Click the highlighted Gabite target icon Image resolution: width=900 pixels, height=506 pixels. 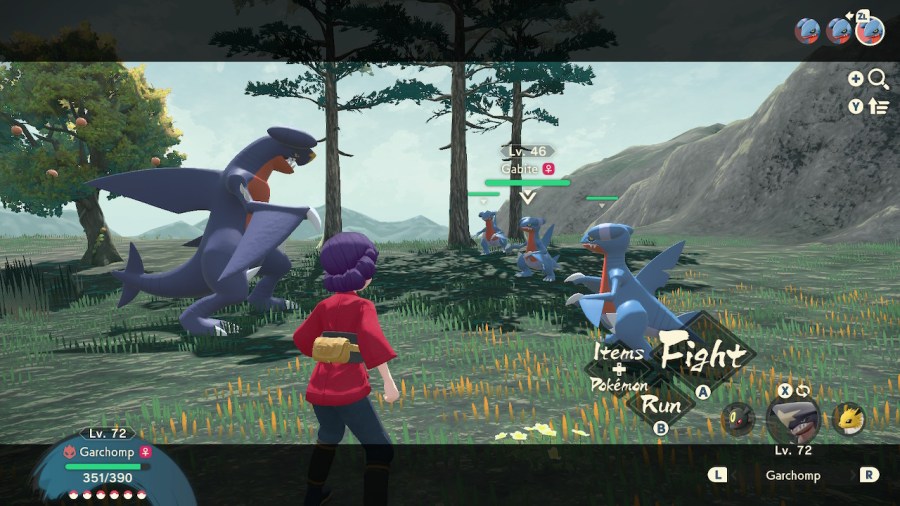(x=870, y=30)
